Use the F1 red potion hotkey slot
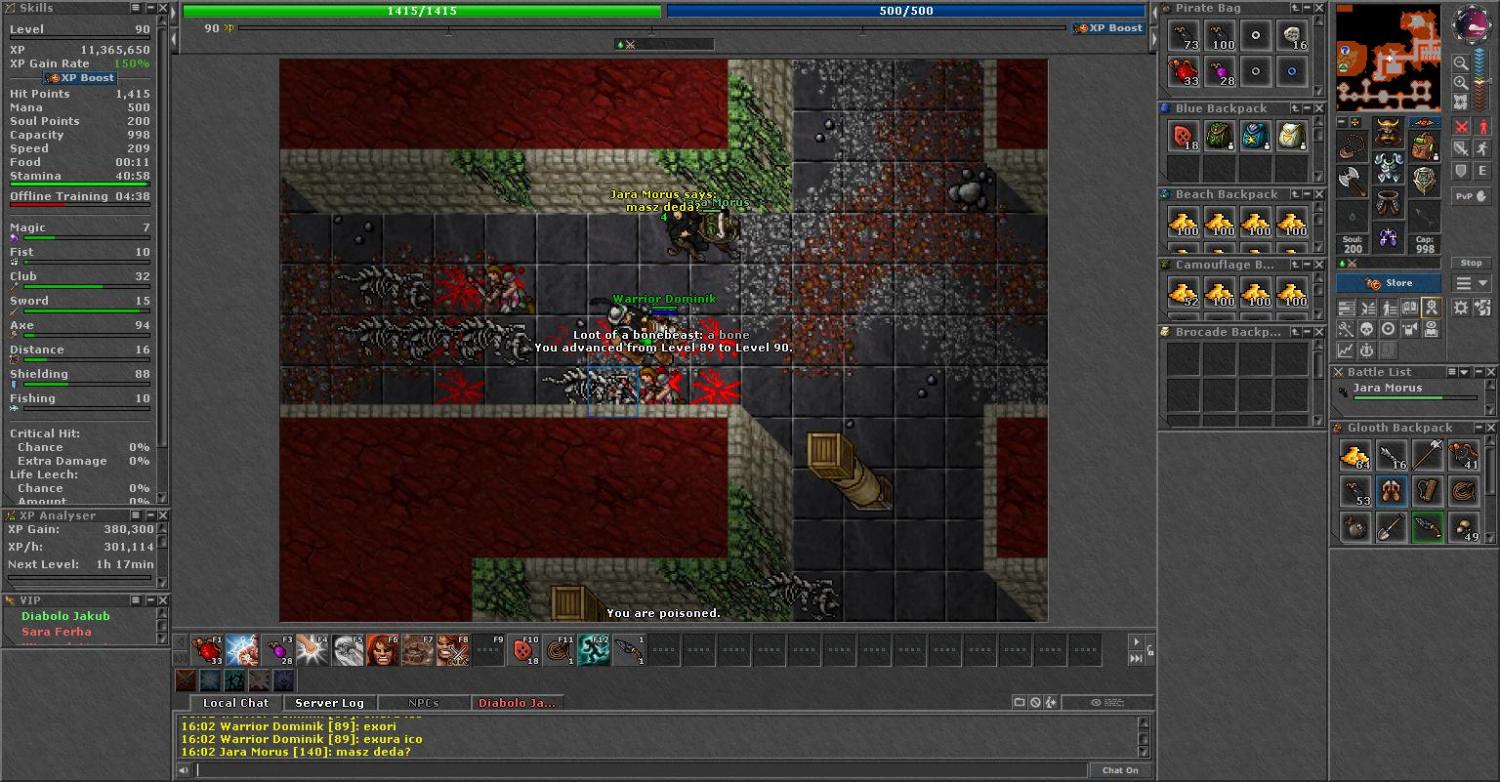The height and width of the screenshot is (782, 1500). (x=208, y=650)
